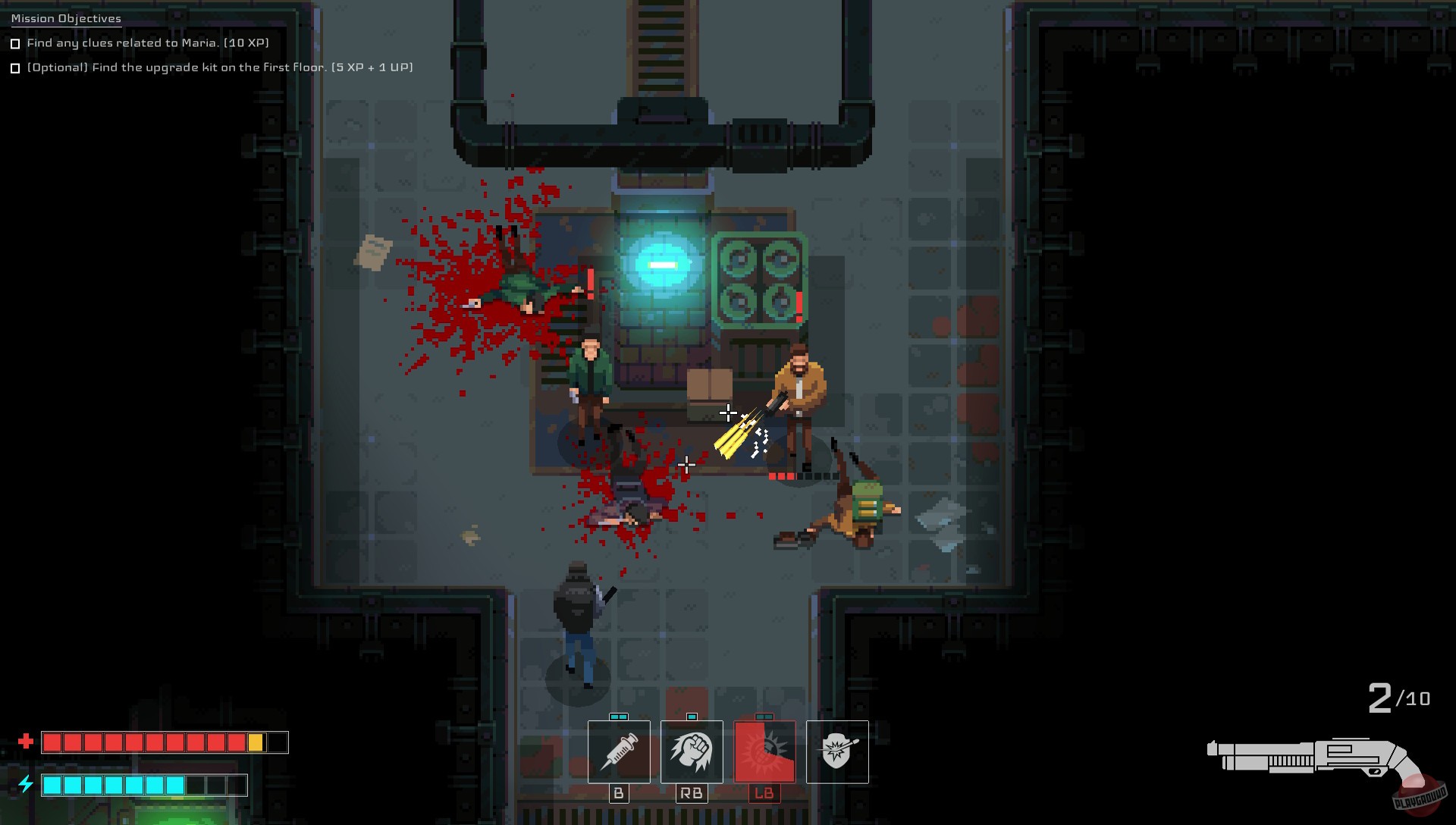Viewport: 1456px width, 825px height.
Task: Click the 'B' keybind label under the syringe
Action: [619, 793]
